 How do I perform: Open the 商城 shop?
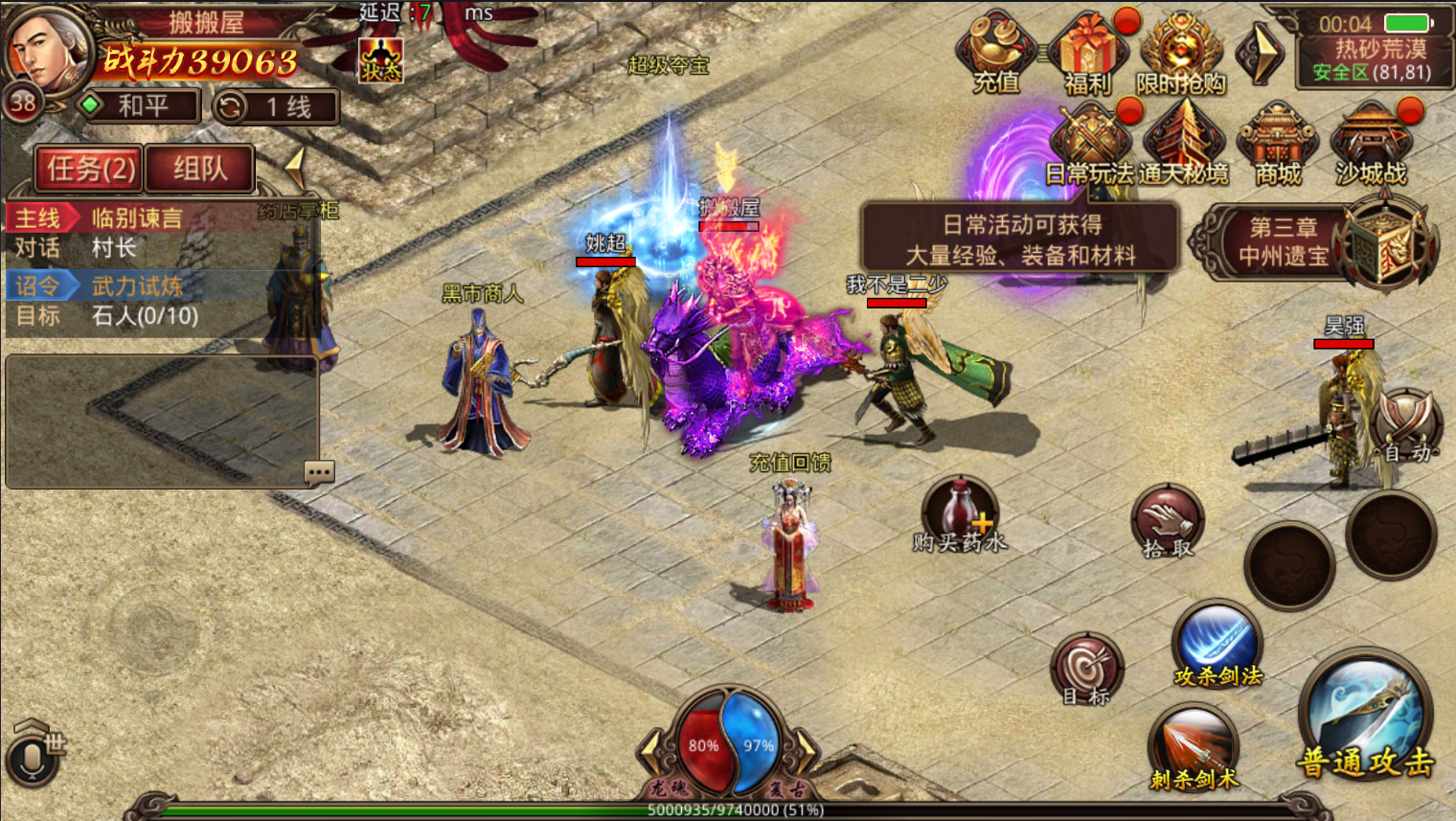tap(1278, 146)
